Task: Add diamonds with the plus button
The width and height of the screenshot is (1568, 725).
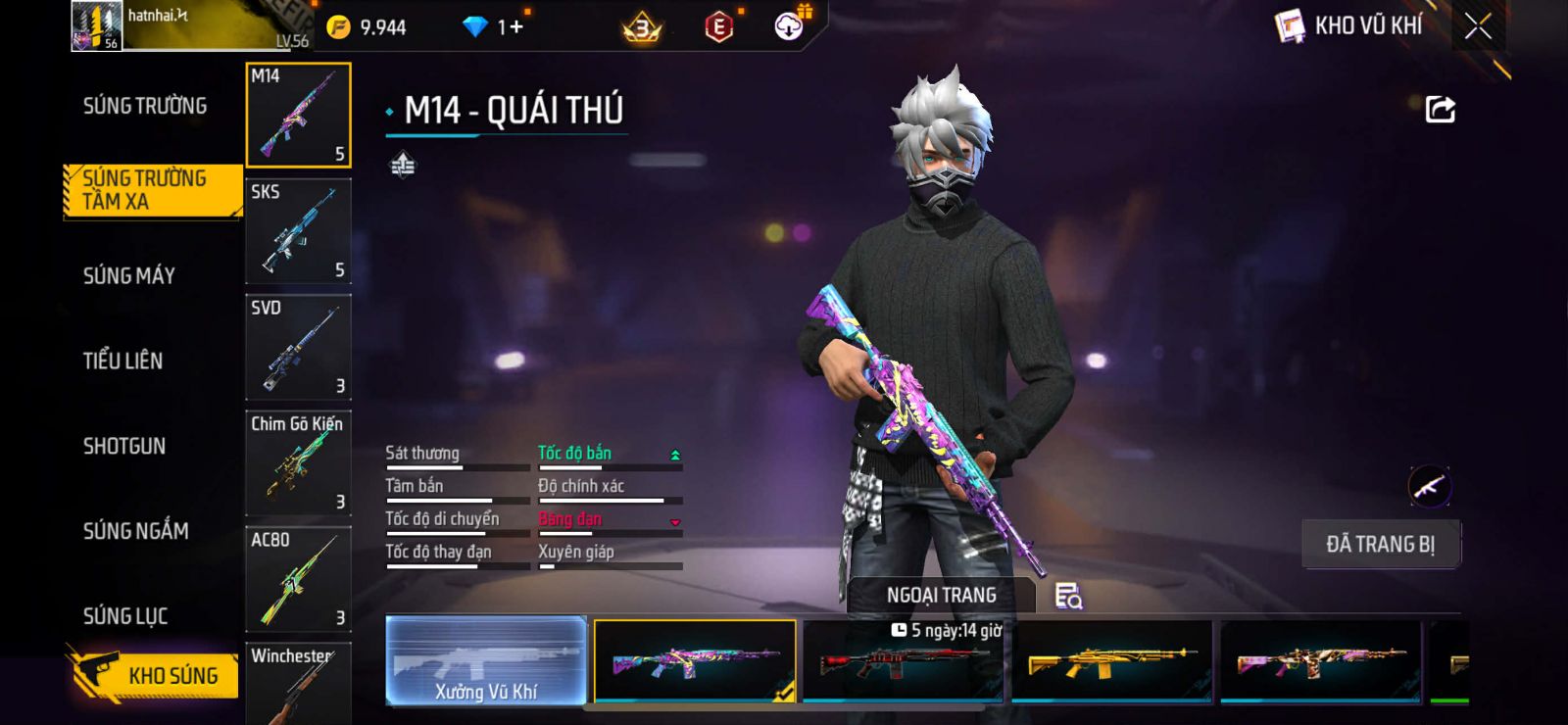Action: (x=515, y=27)
